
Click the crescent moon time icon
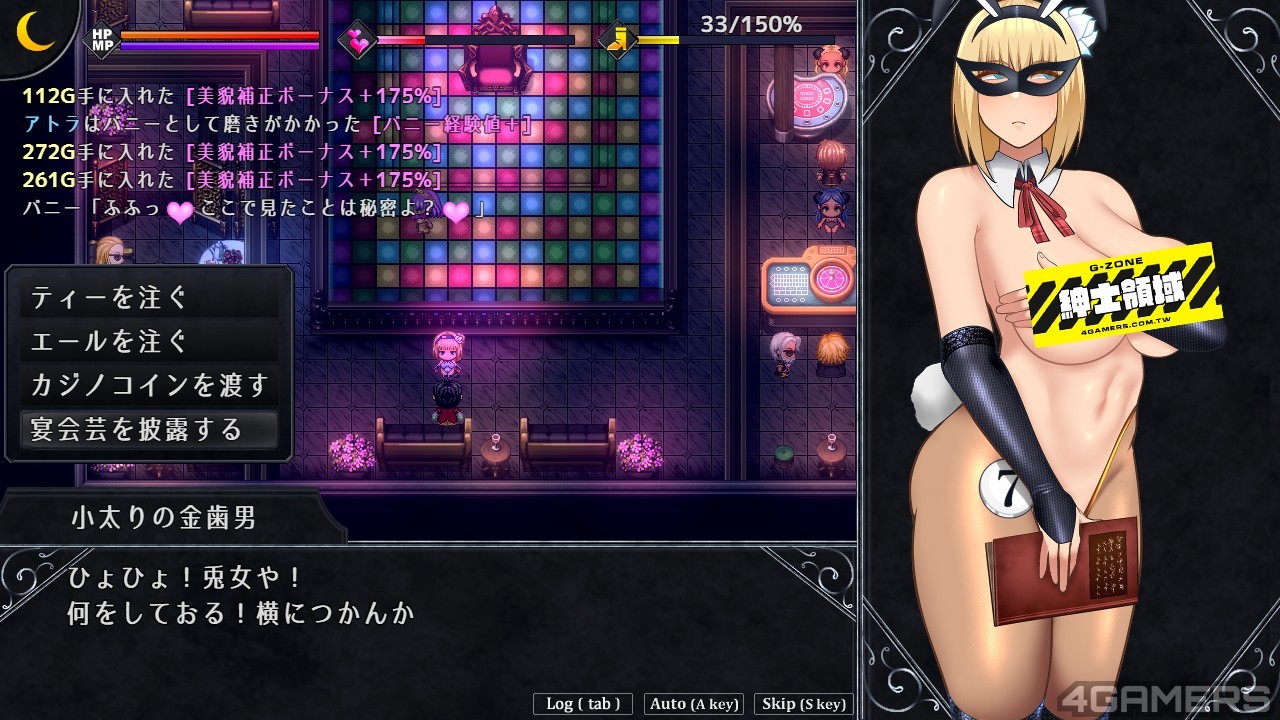pos(35,31)
